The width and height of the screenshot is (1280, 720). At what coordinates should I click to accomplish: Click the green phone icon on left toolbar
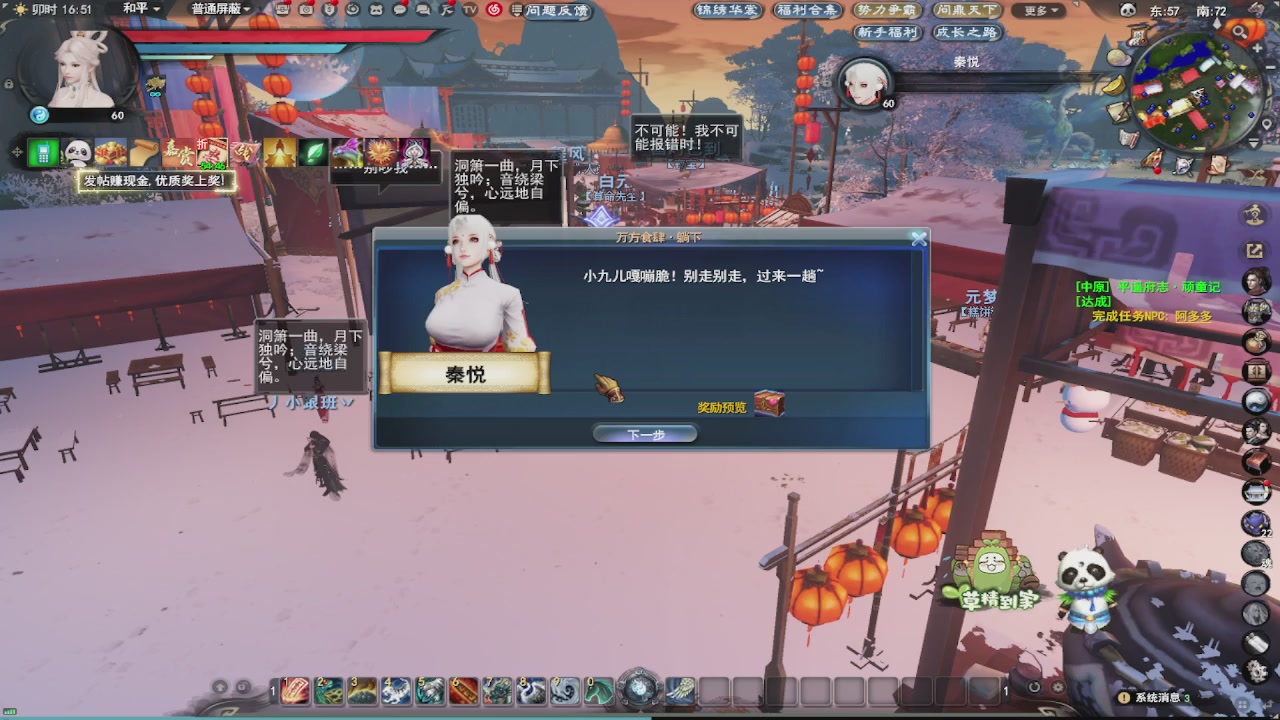[44, 152]
